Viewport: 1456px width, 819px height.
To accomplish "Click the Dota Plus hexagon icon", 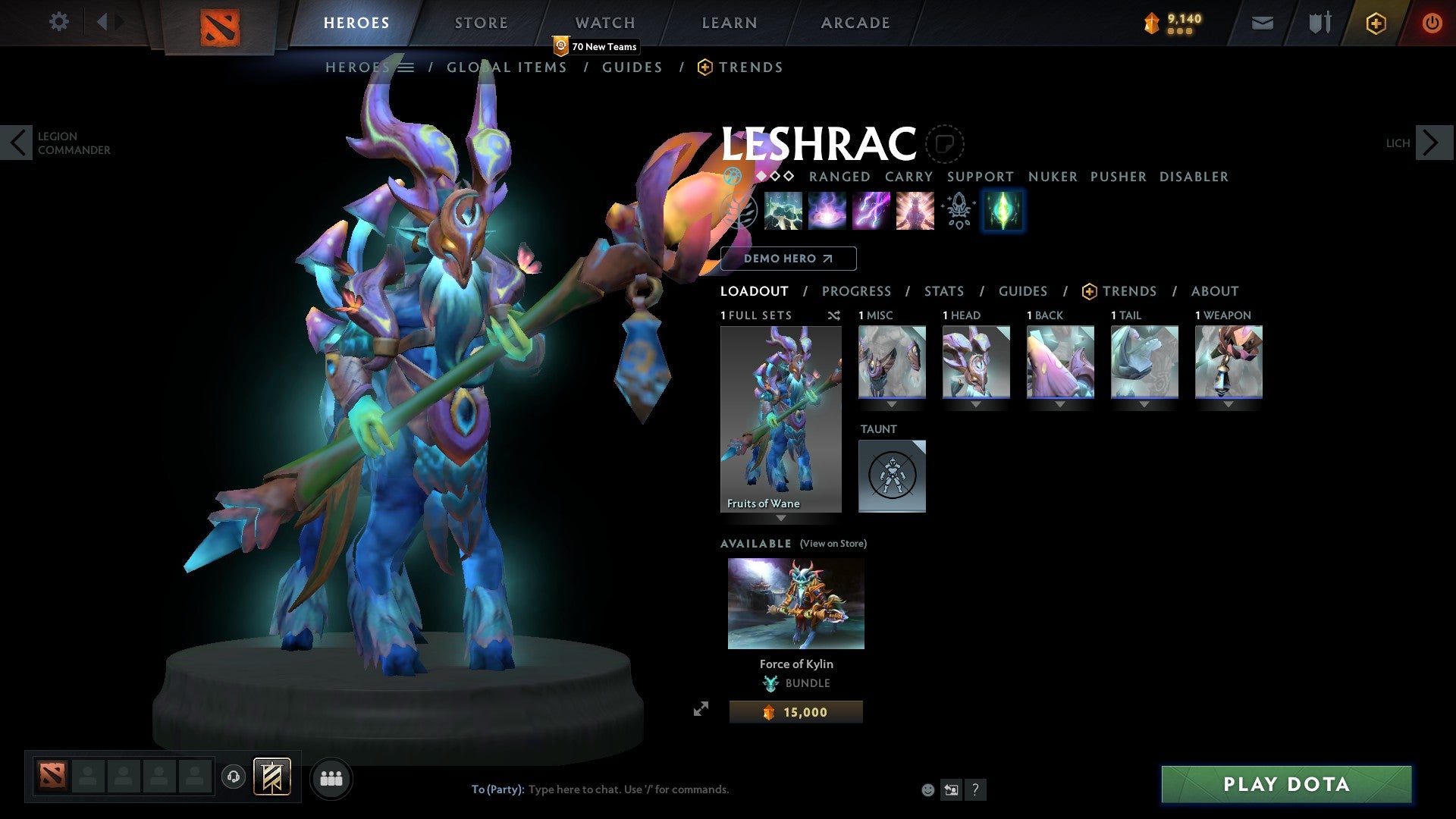I will 1374,23.
